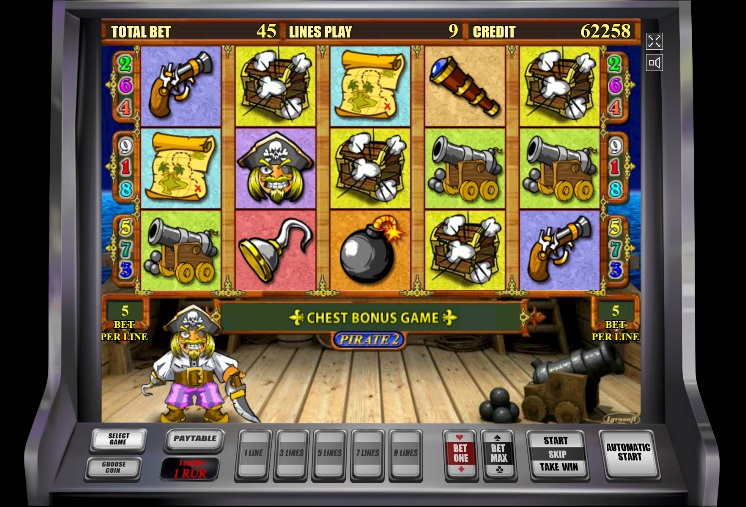This screenshot has width=746, height=507.
Task: Activate the 5 Lines button
Action: tap(329, 454)
